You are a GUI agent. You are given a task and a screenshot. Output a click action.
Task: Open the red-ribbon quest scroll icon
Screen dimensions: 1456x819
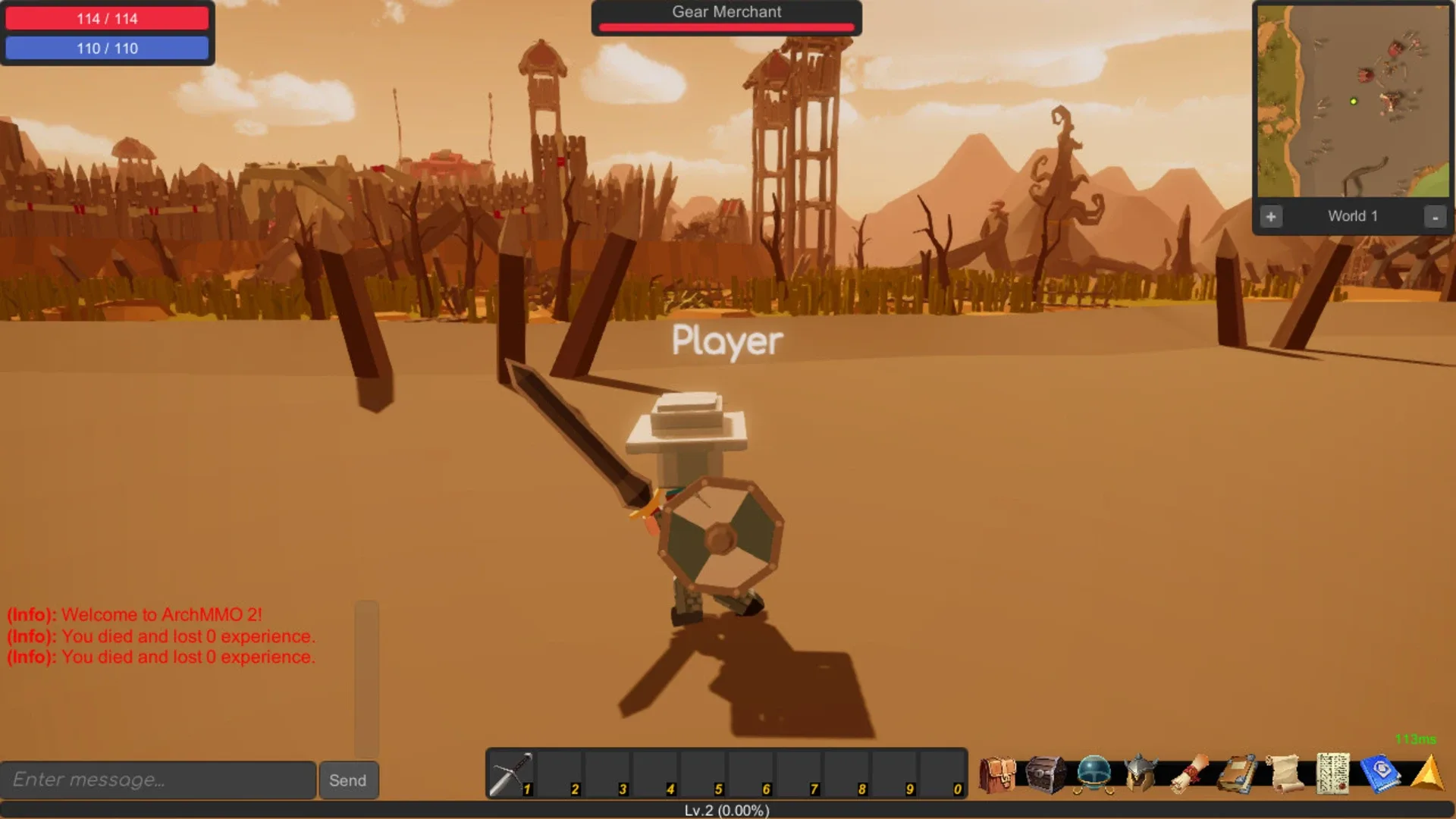pyautogui.click(x=1188, y=775)
